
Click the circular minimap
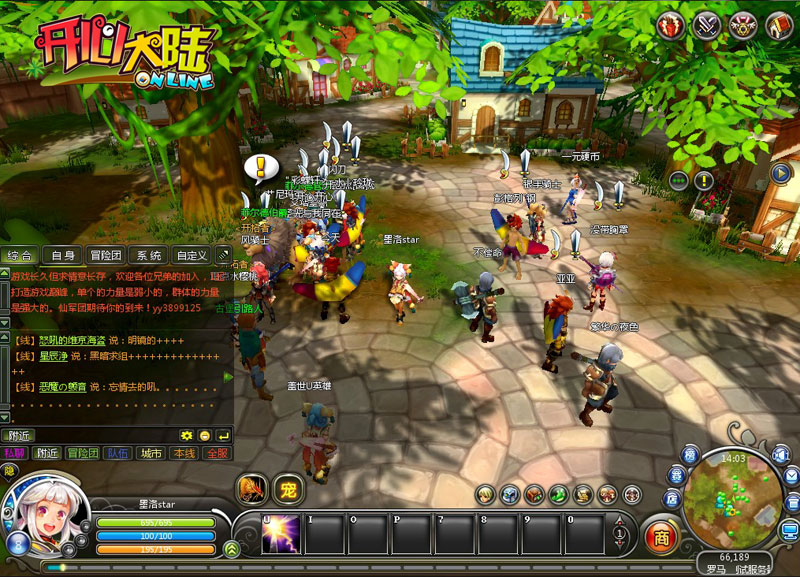[733, 501]
